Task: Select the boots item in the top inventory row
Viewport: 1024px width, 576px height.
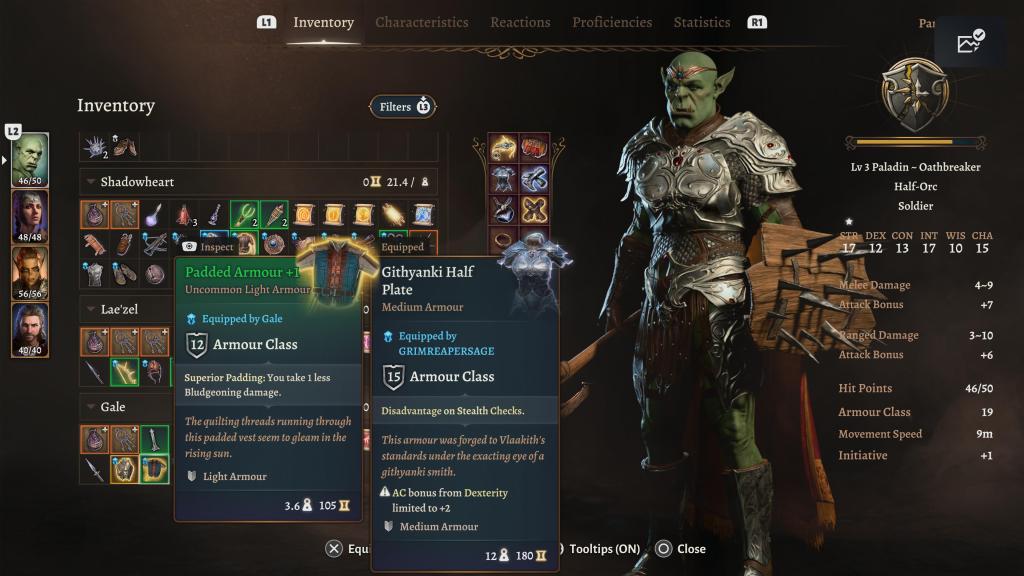Action: pos(124,147)
